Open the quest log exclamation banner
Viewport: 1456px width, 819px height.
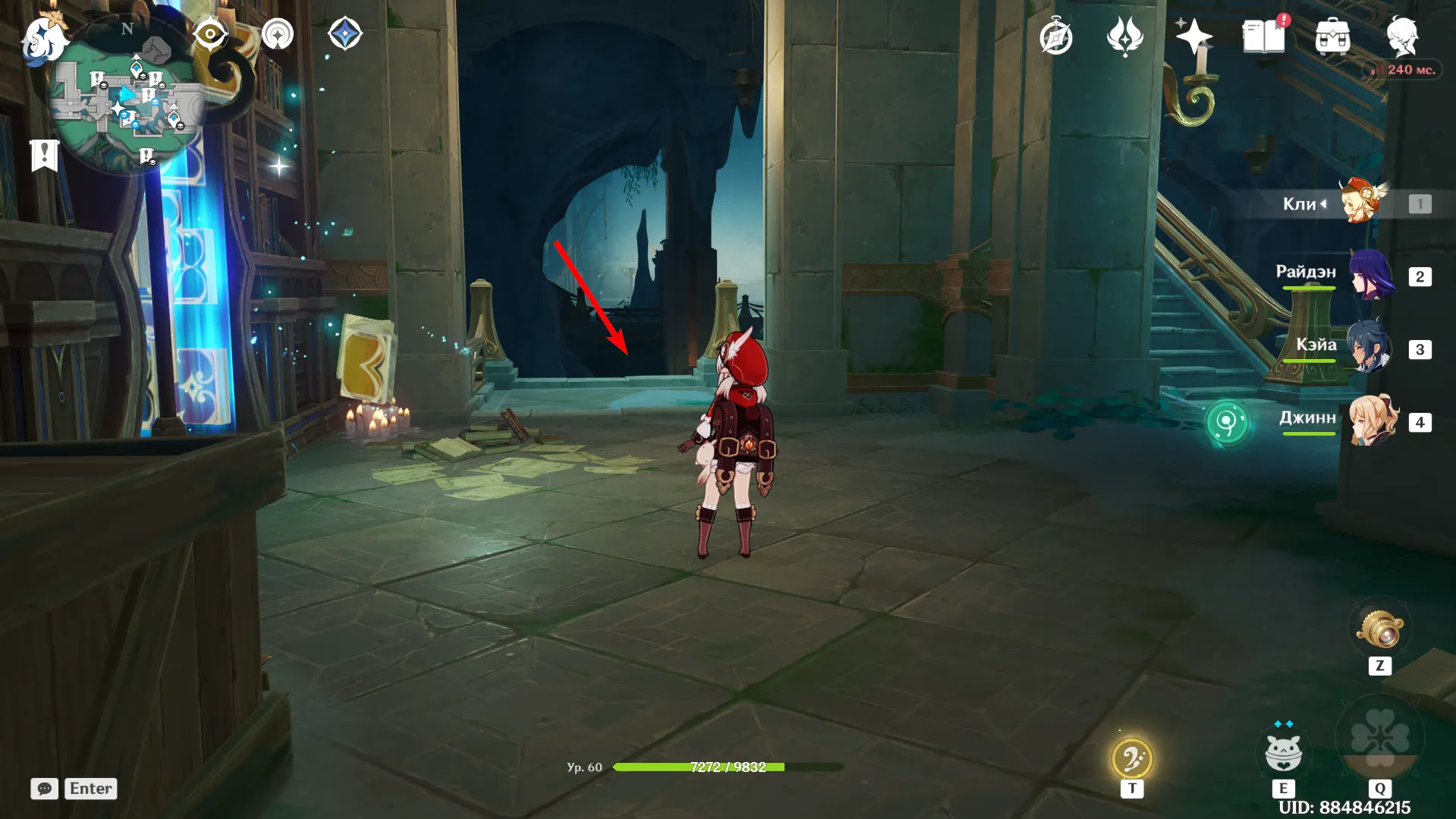(x=44, y=155)
